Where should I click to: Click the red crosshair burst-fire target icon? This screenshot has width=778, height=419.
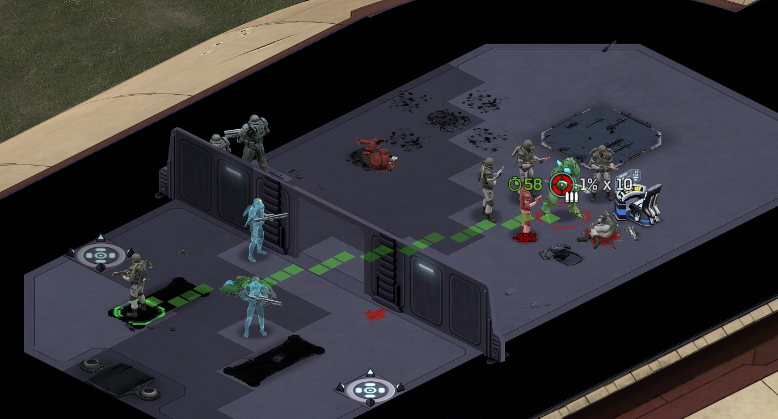click(x=563, y=184)
